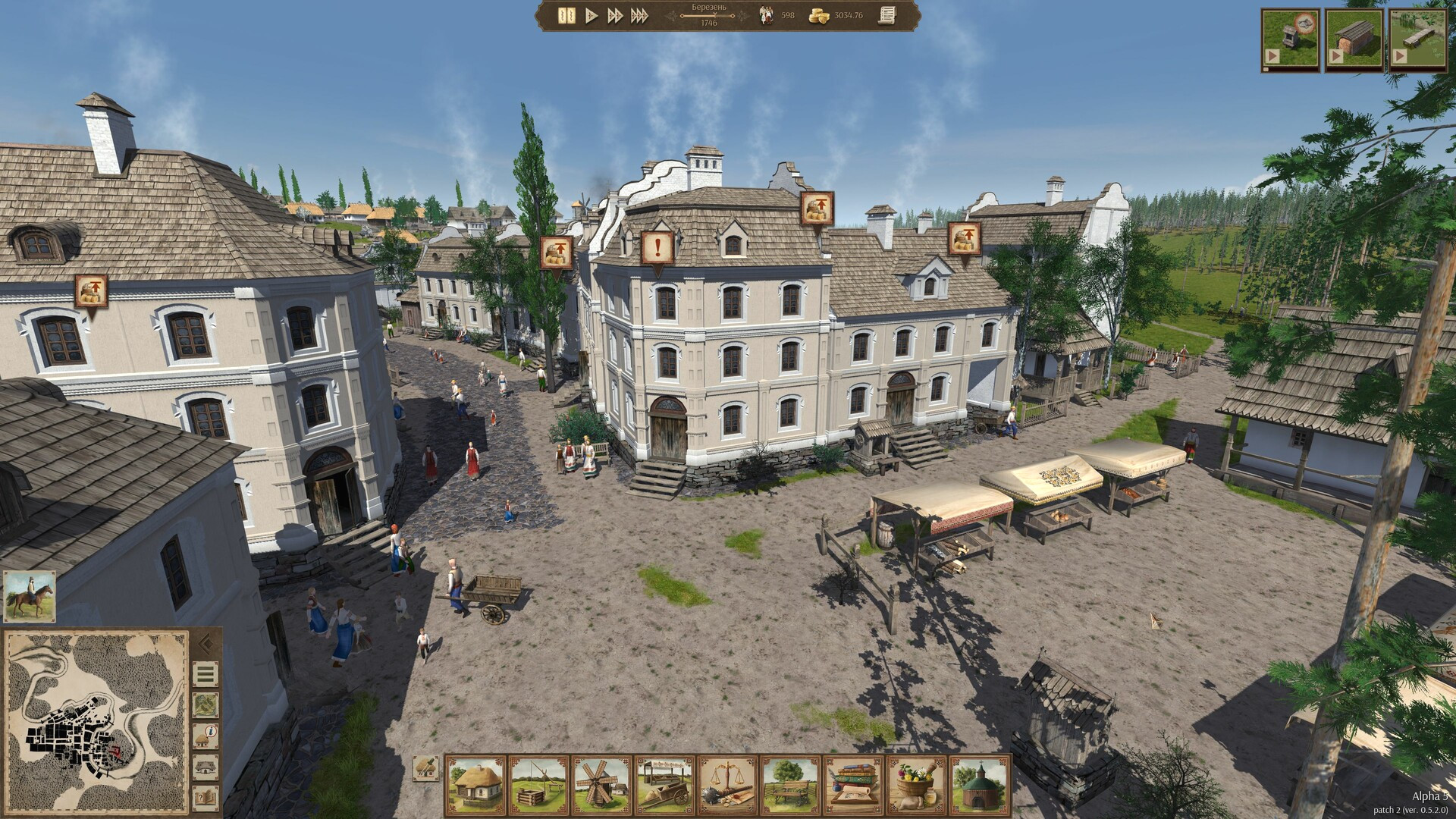This screenshot has width=1456, height=819.
Task: Open the scroll document icon in top bar
Action: 885,15
